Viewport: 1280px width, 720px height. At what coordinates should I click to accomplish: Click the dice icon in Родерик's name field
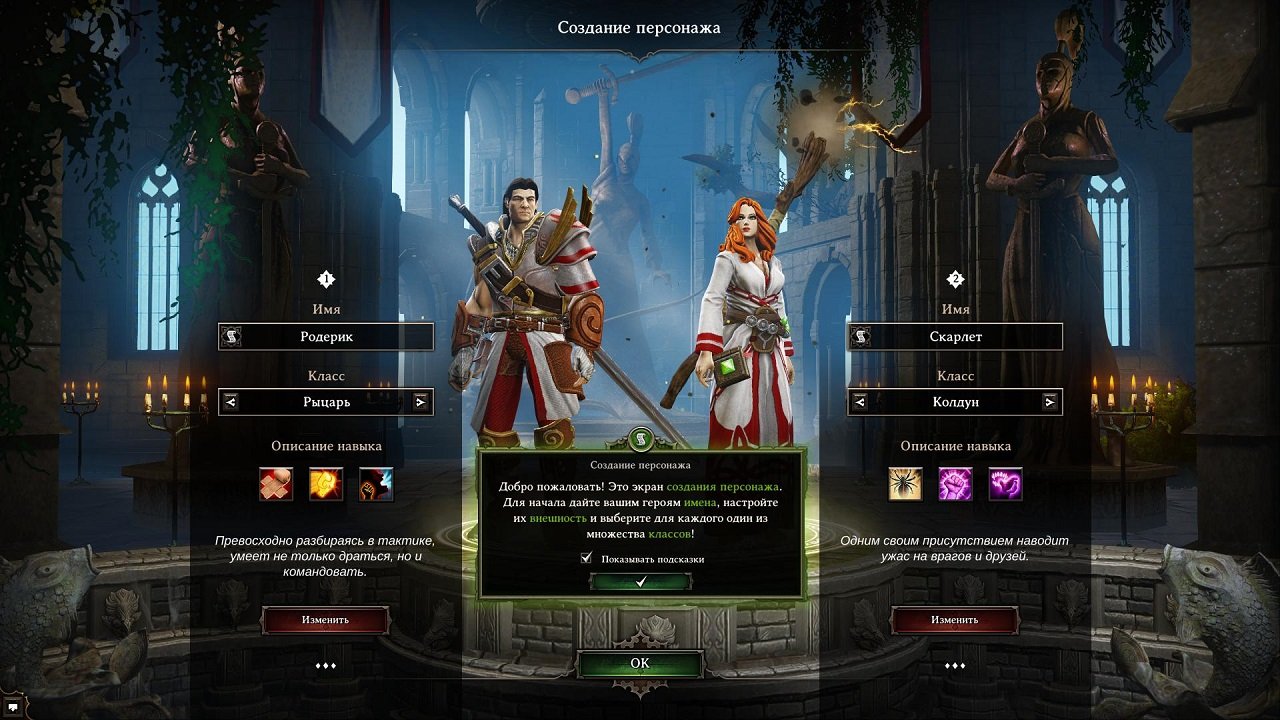click(231, 336)
